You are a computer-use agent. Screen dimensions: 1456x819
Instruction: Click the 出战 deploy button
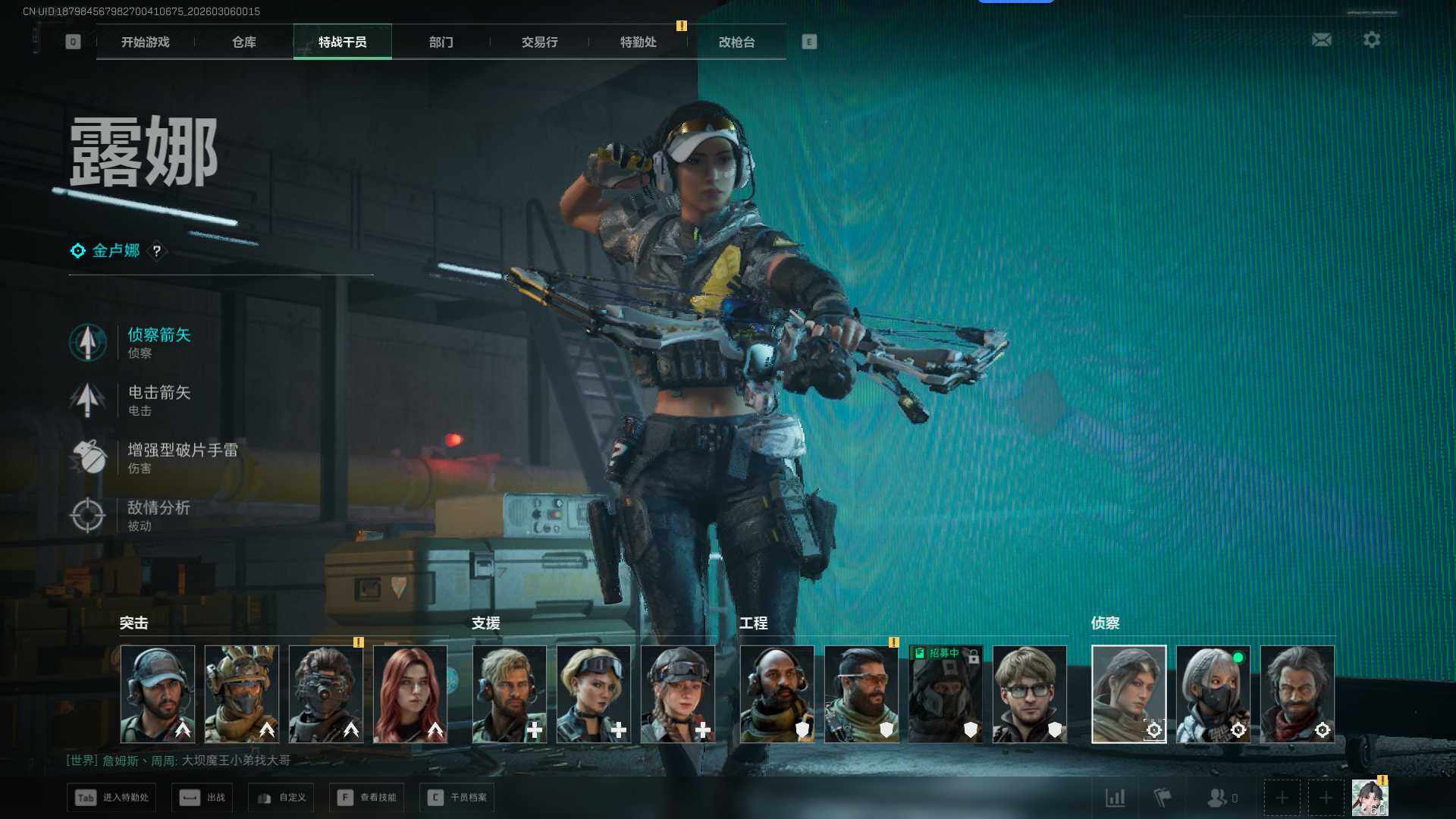coord(203,798)
